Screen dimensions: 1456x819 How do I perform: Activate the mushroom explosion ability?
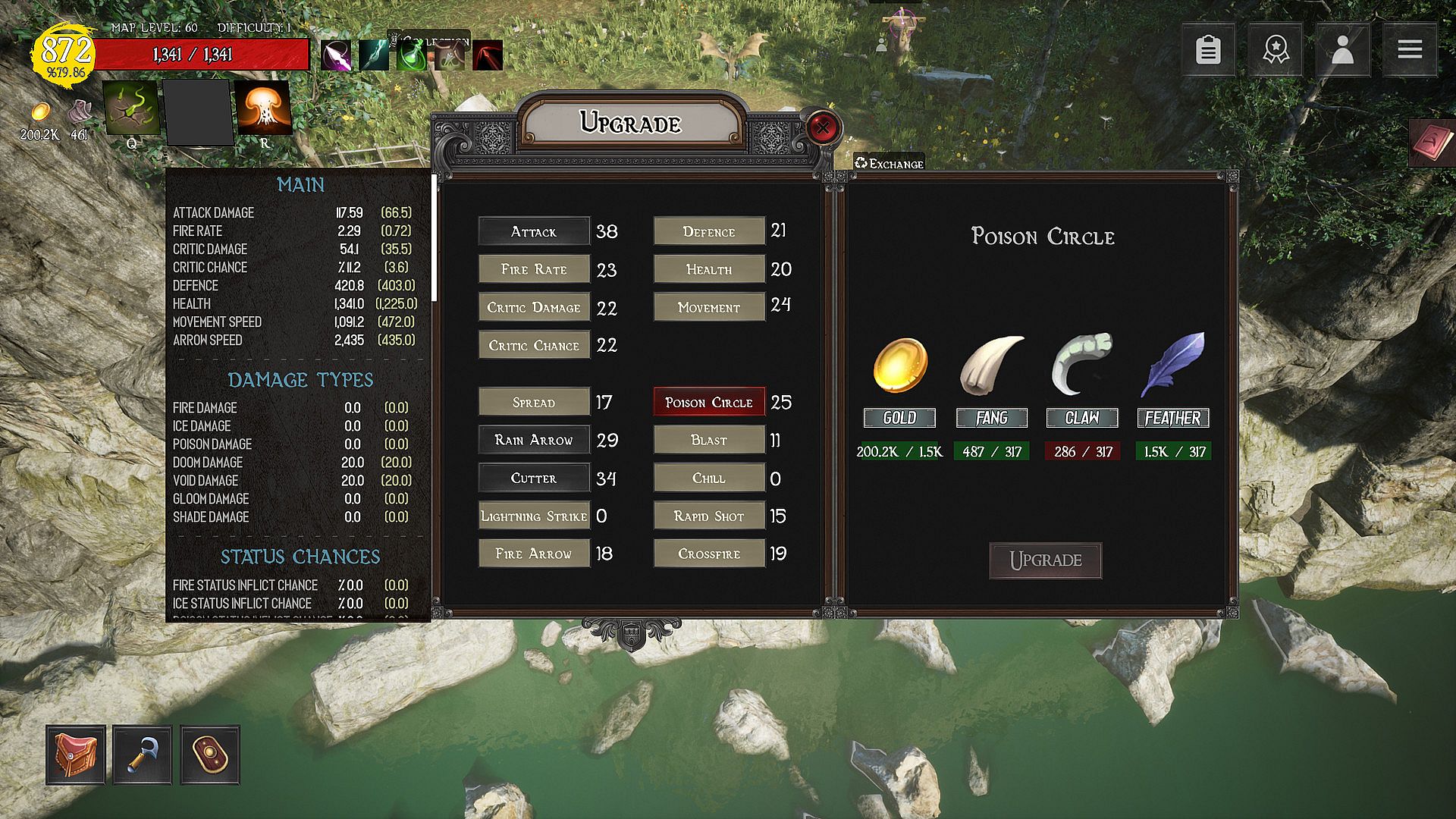263,108
